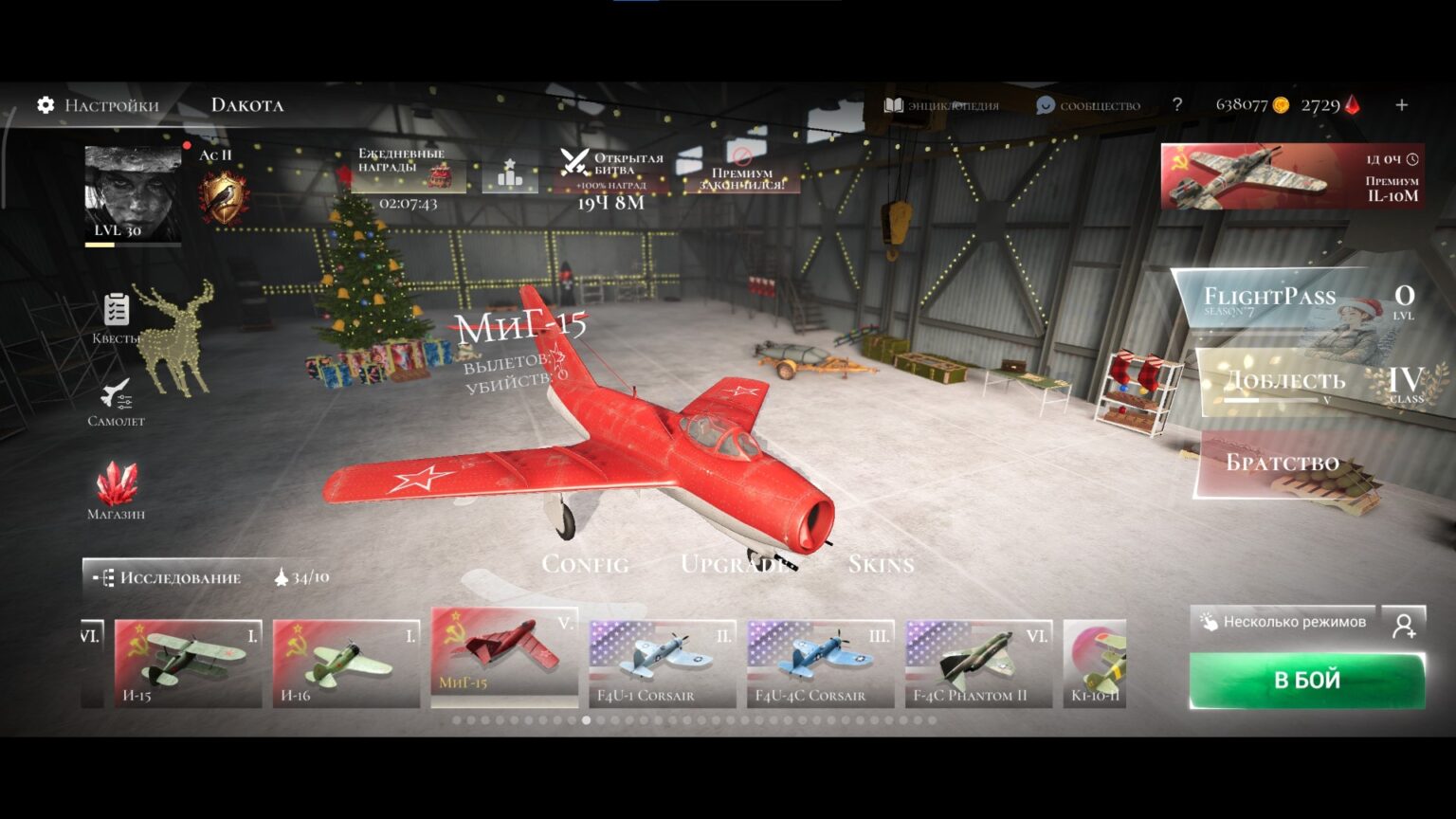
Task: Open the Открытая битва event
Action: pyautogui.click(x=612, y=175)
